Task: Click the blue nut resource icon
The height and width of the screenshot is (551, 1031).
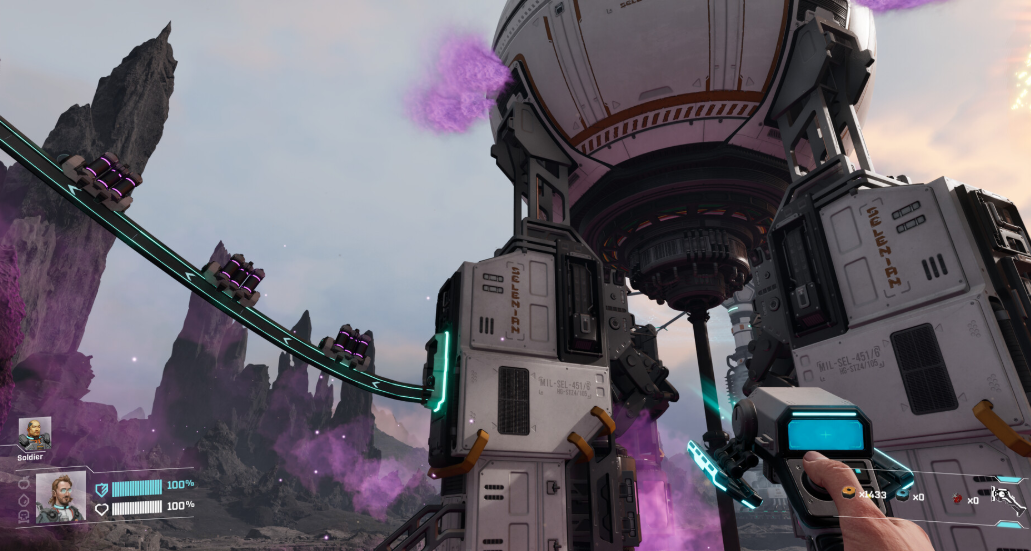Action: 904,496
